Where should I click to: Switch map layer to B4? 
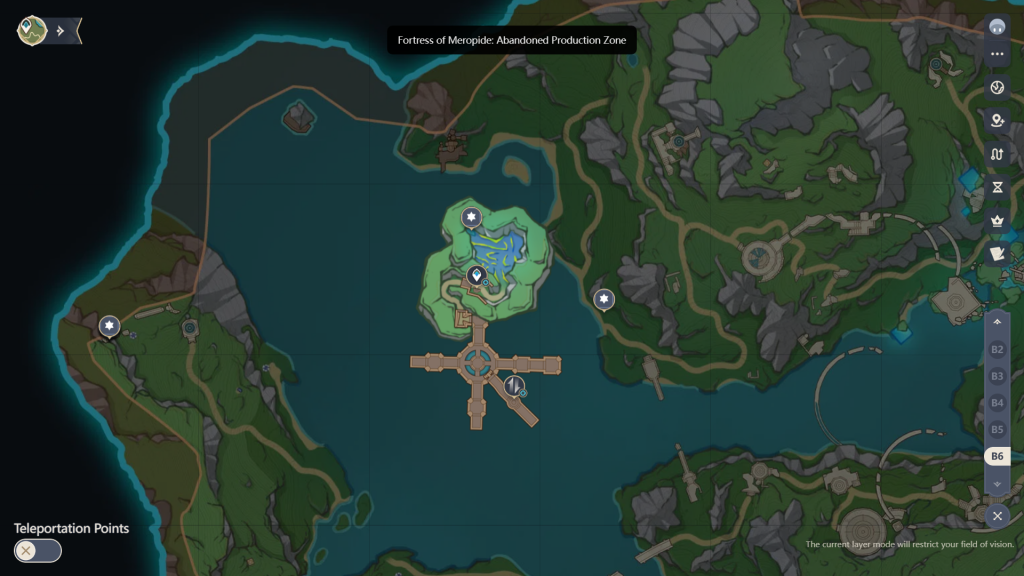pyautogui.click(x=997, y=403)
